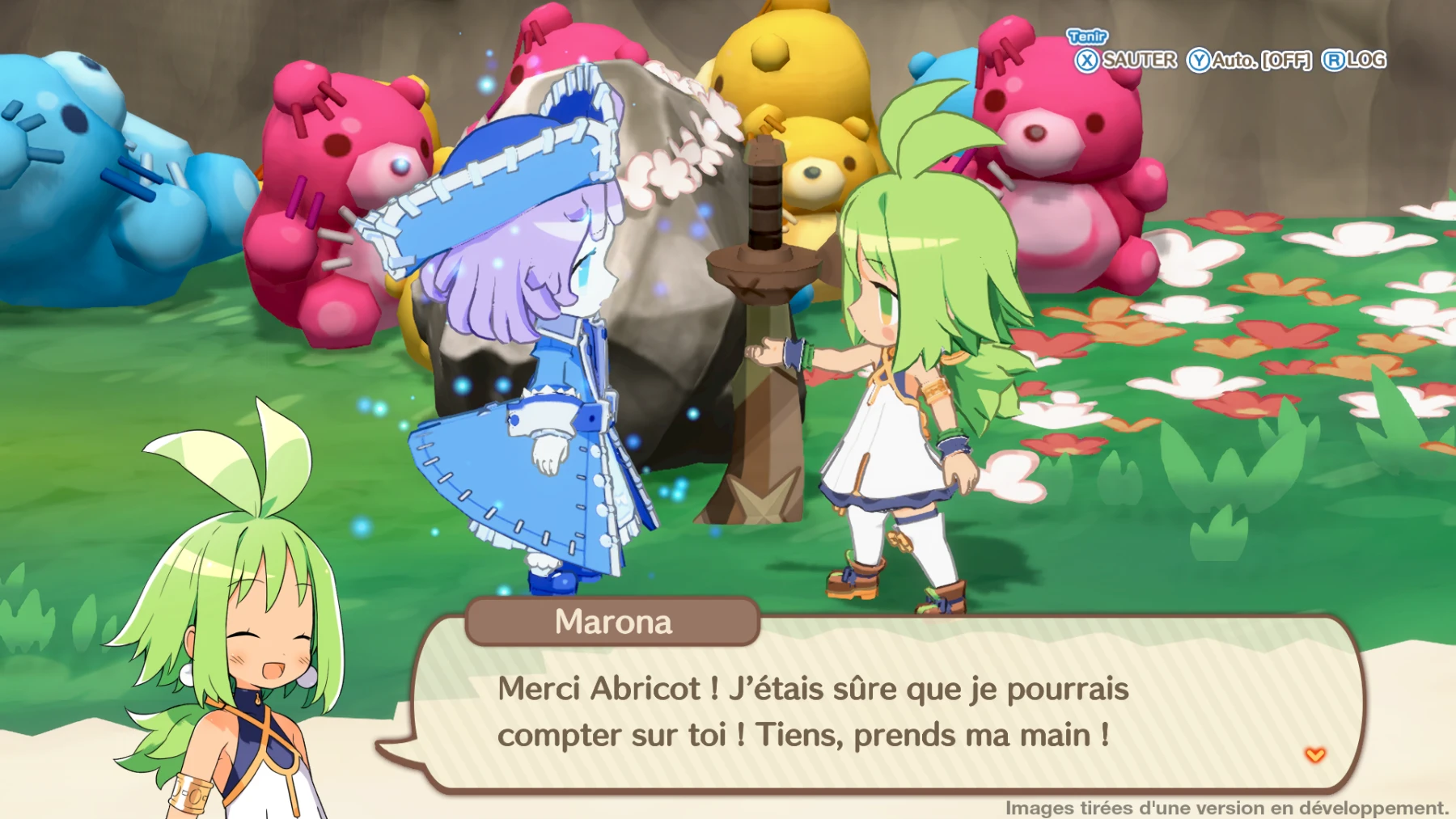Enable the Tenir hold option
1456x819 pixels.
click(1088, 36)
